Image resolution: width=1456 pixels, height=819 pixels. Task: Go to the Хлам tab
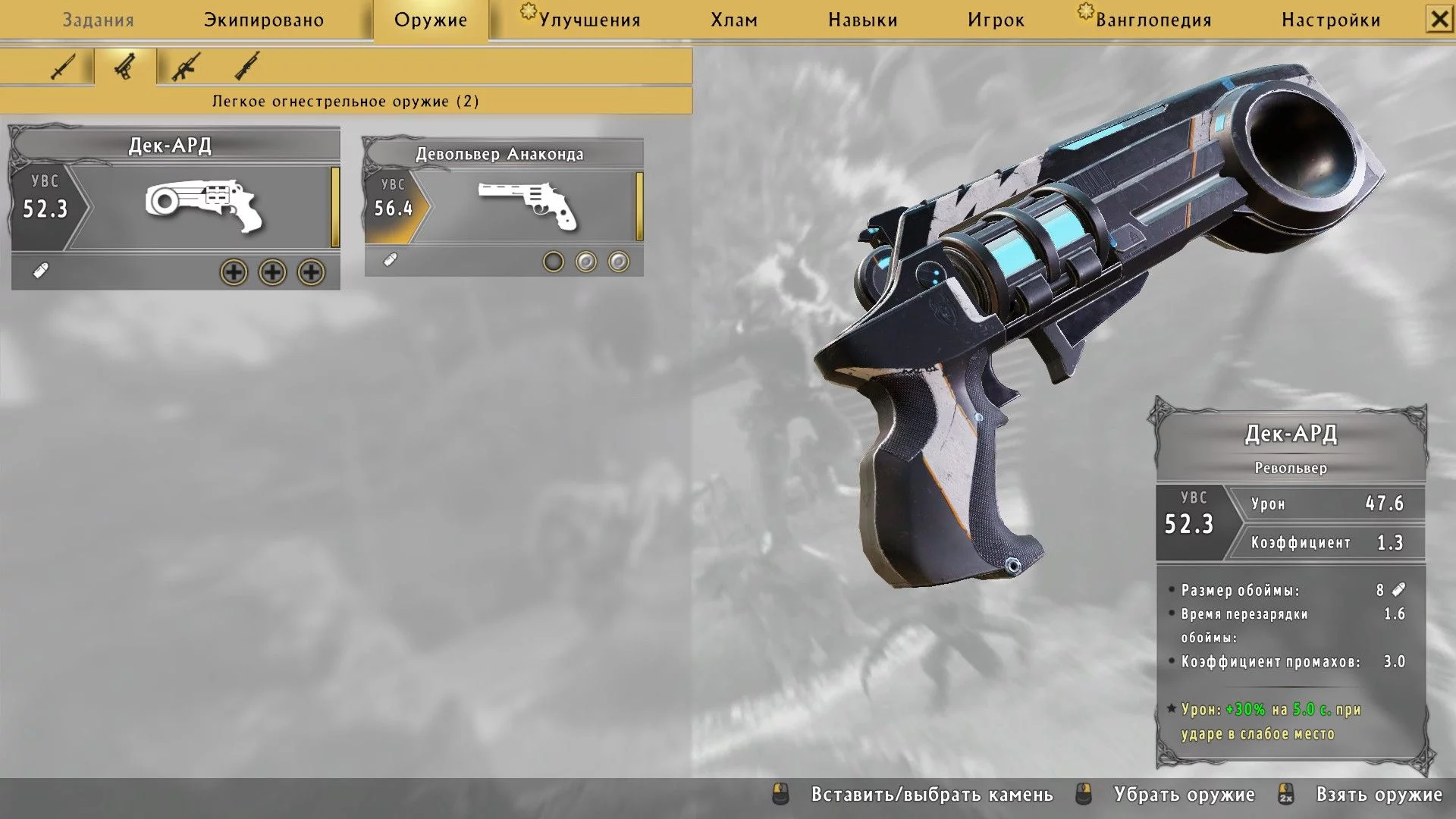point(734,20)
